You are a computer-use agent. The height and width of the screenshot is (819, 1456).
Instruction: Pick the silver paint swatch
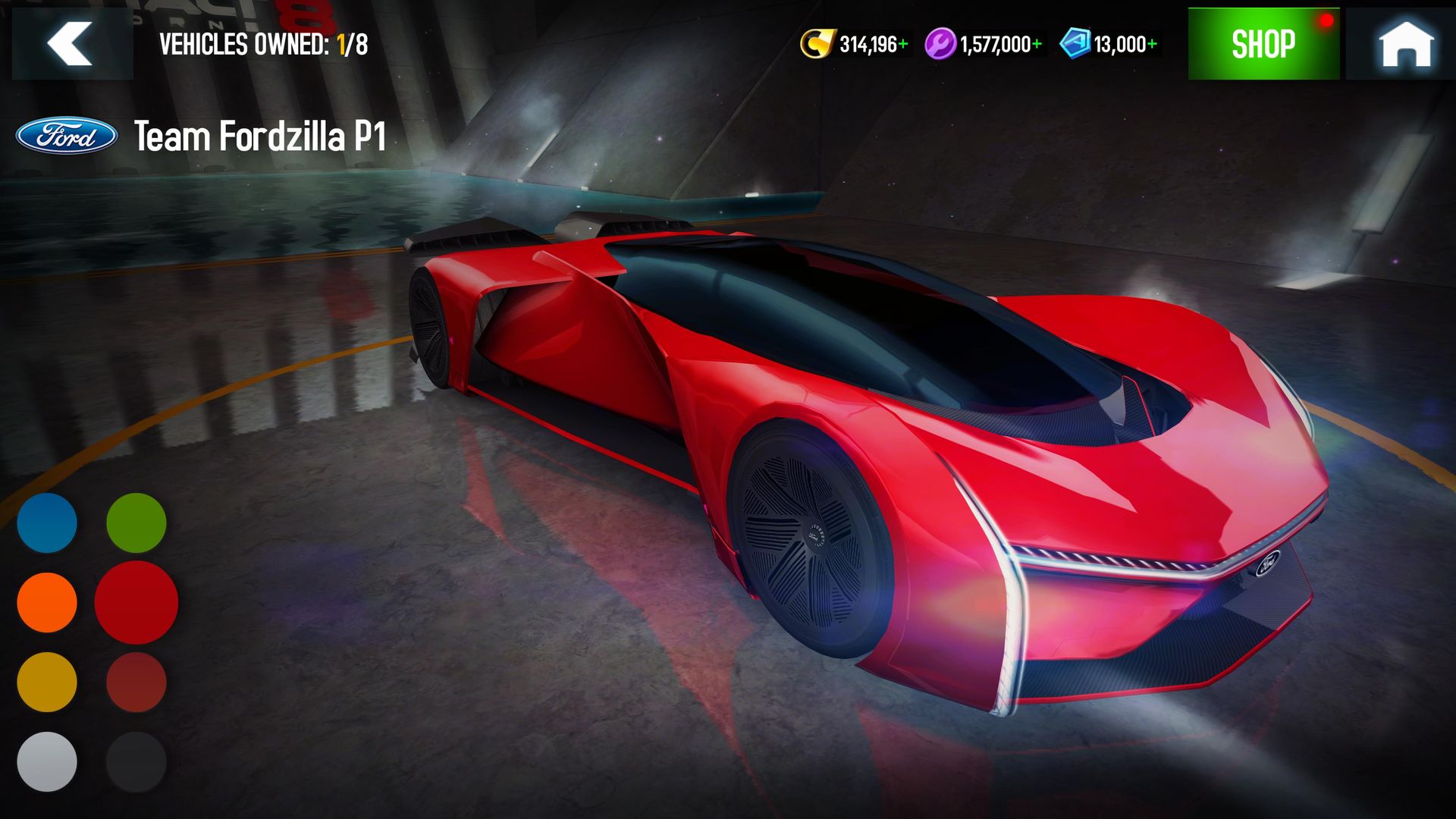pyautogui.click(x=47, y=761)
